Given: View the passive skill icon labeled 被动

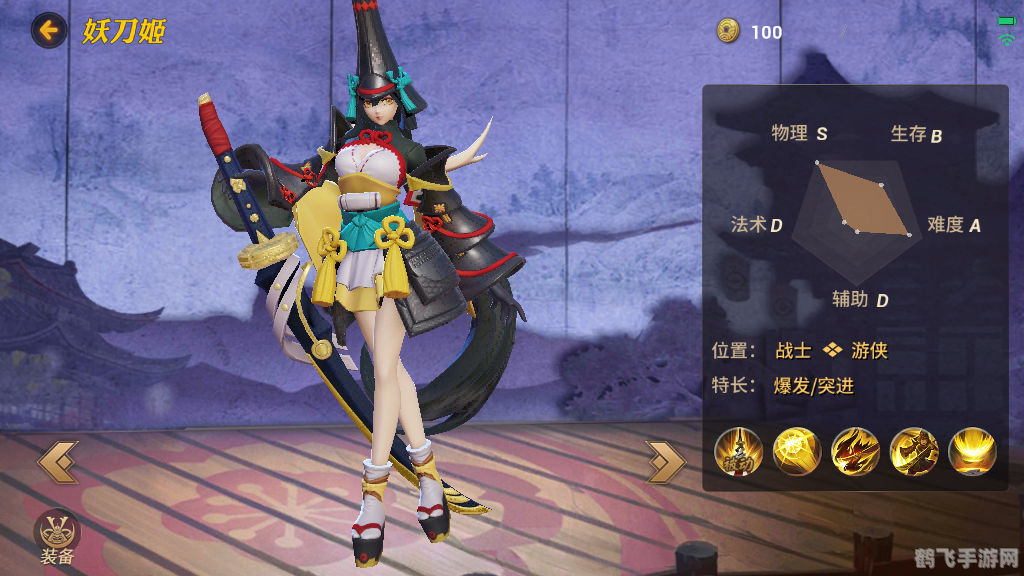Looking at the screenshot, I should click(739, 451).
